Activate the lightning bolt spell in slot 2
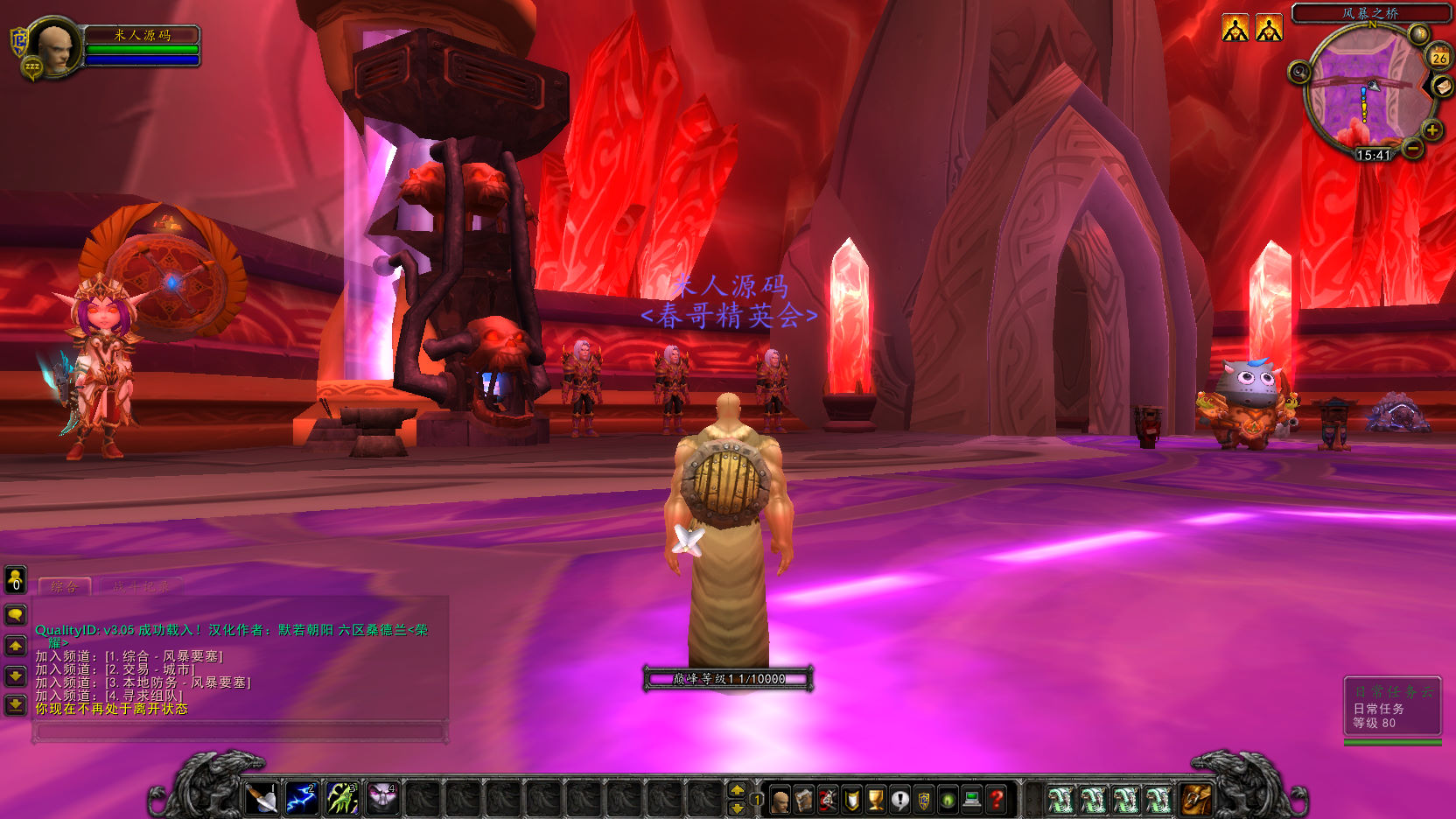Viewport: 1456px width, 819px height. tap(302, 798)
